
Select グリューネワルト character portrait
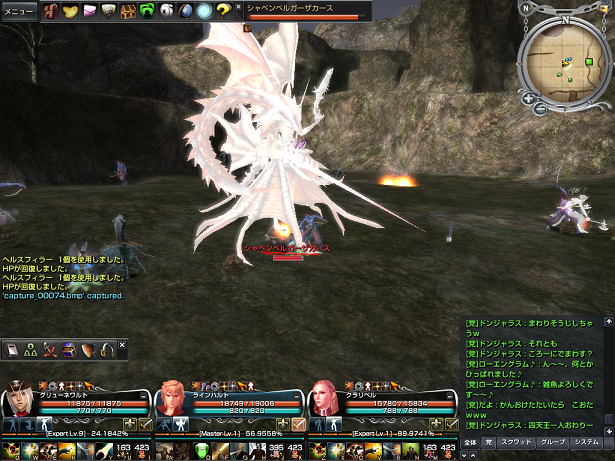pyautogui.click(x=19, y=399)
